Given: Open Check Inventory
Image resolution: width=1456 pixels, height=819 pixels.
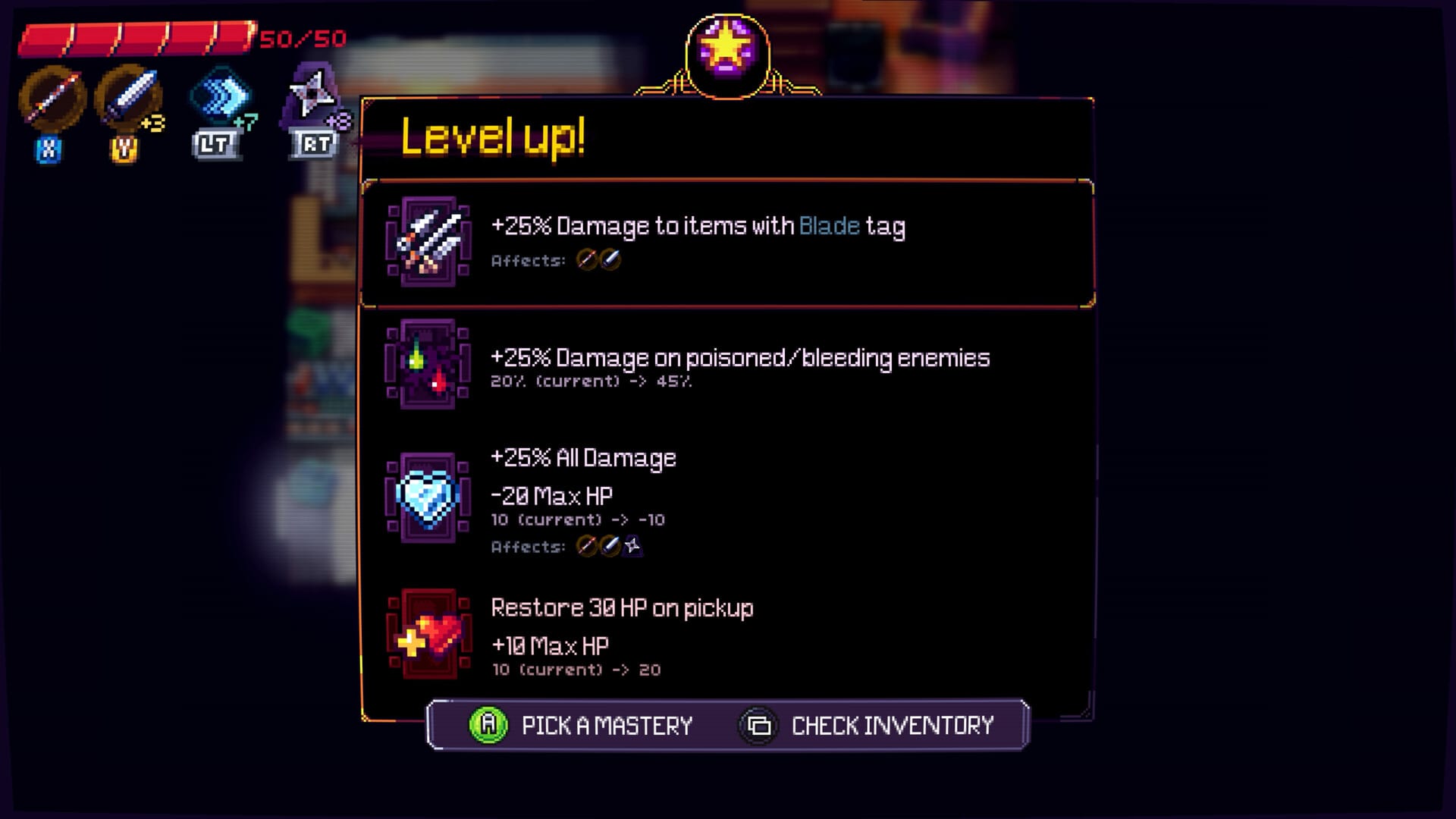Looking at the screenshot, I should [867, 726].
